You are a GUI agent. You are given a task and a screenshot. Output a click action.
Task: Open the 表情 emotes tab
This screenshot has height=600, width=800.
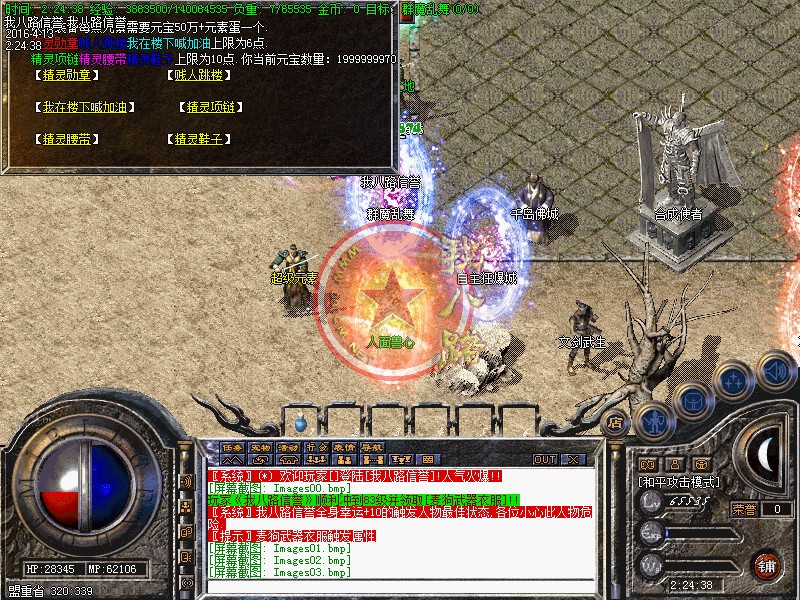[x=343, y=447]
